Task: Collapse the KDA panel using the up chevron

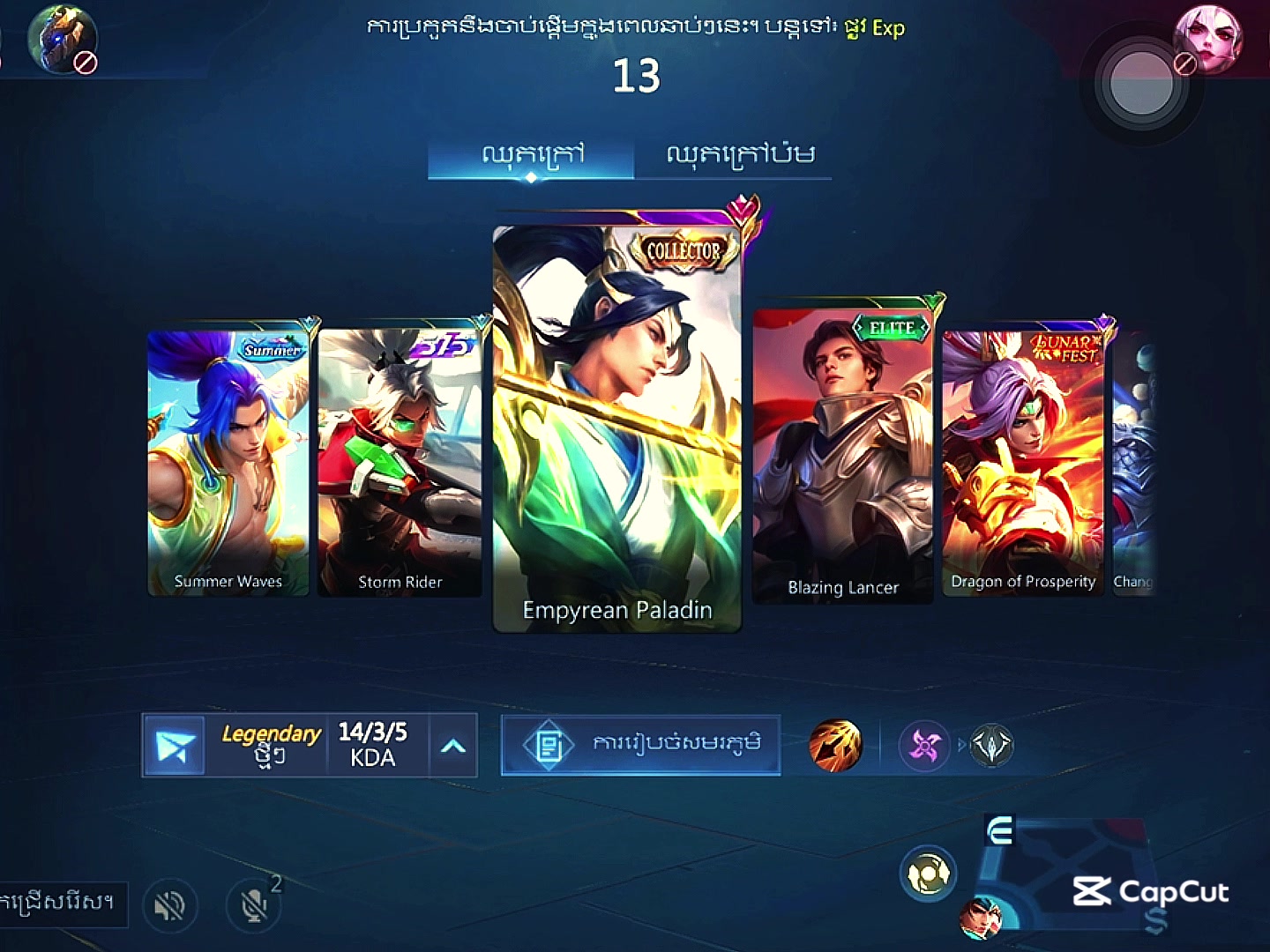Action: coord(452,745)
